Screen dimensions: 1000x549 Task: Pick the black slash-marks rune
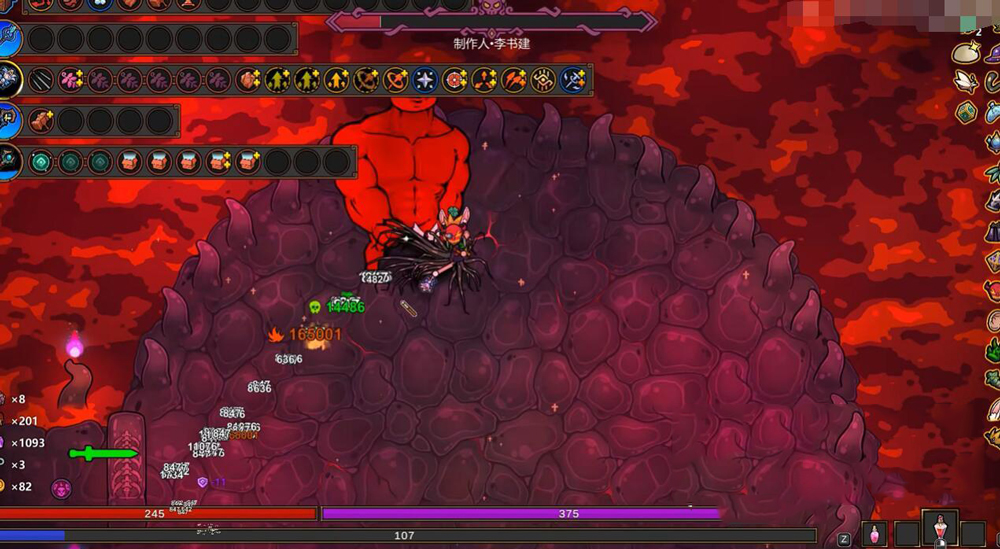point(41,80)
